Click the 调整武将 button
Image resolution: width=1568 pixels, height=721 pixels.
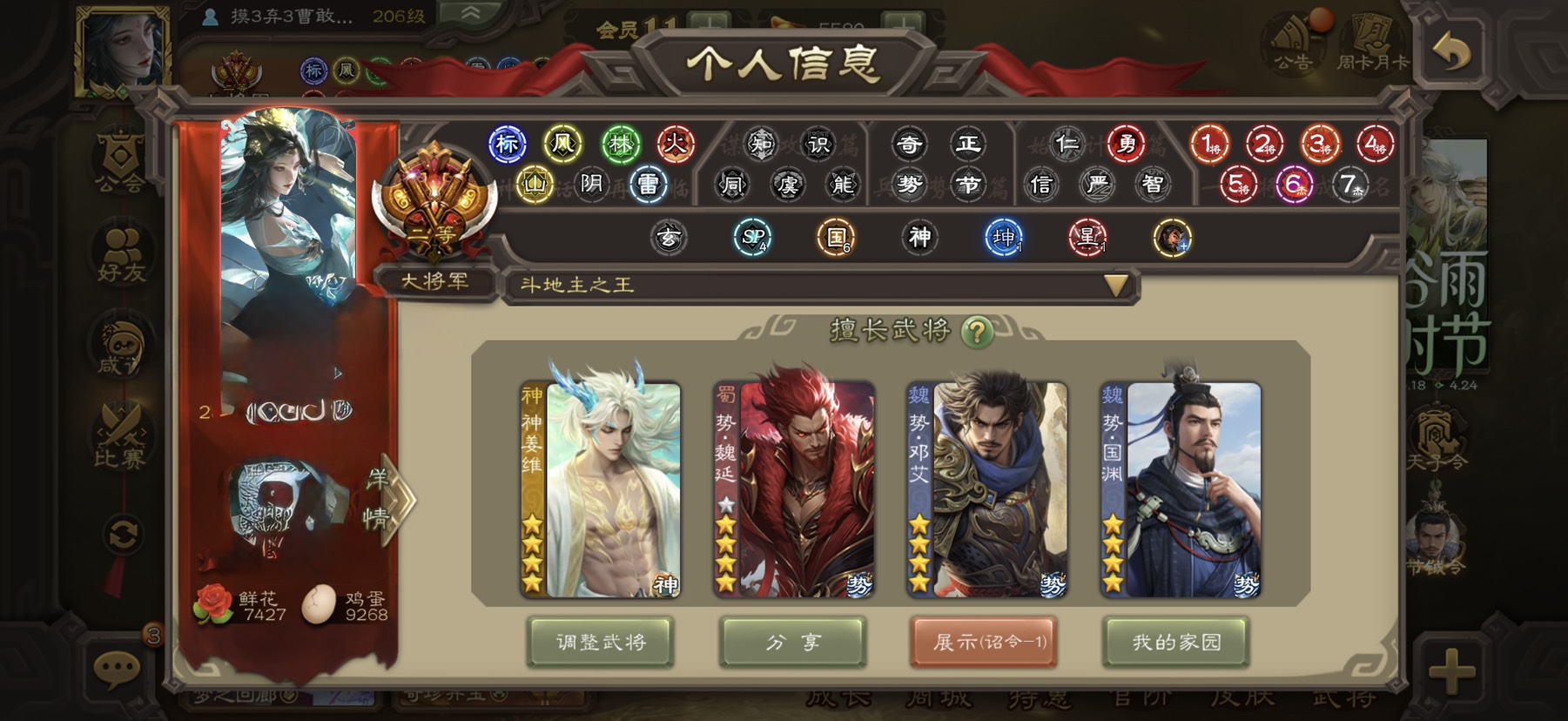[600, 643]
